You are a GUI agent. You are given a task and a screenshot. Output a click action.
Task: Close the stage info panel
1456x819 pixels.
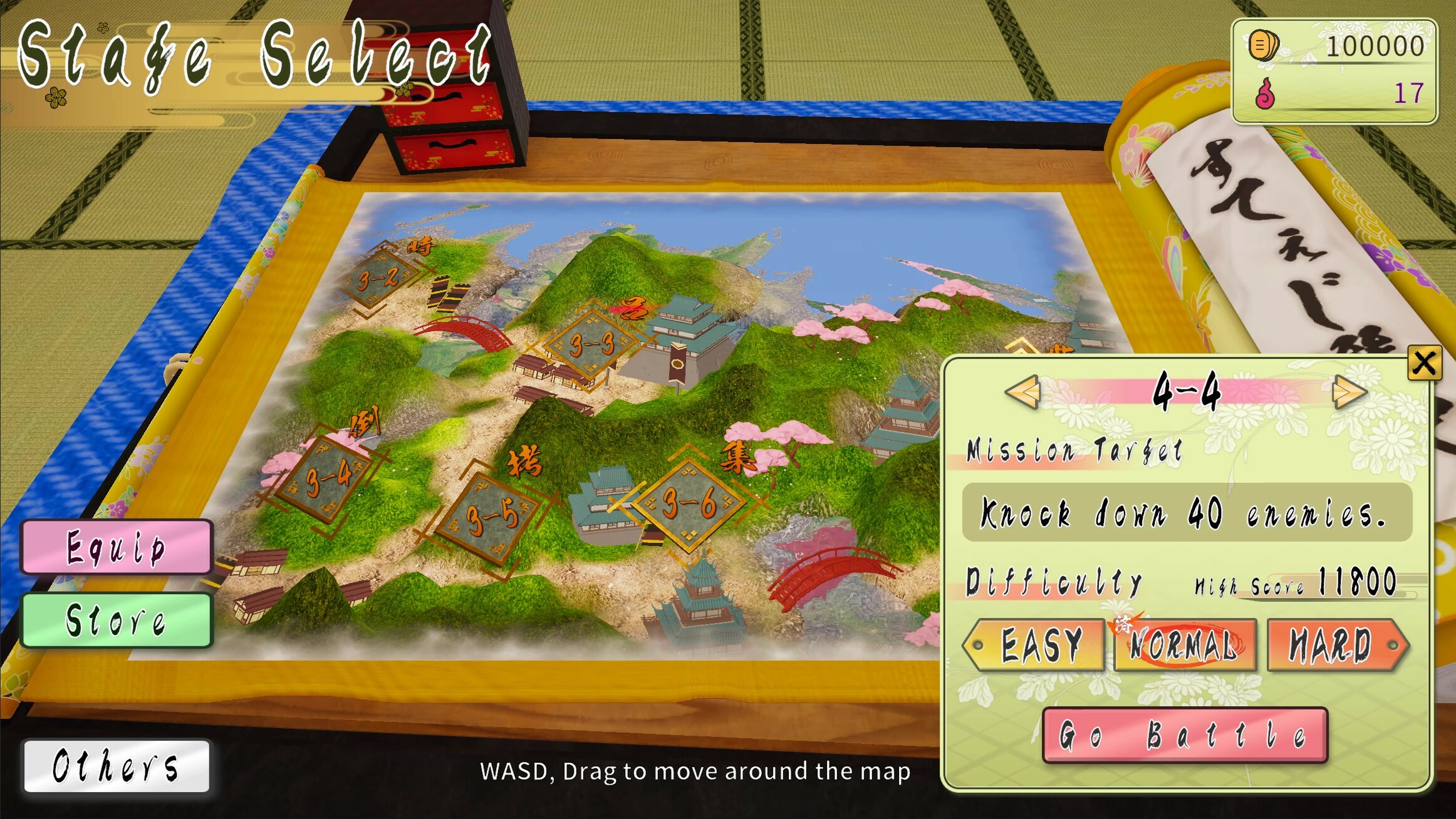[1423, 363]
